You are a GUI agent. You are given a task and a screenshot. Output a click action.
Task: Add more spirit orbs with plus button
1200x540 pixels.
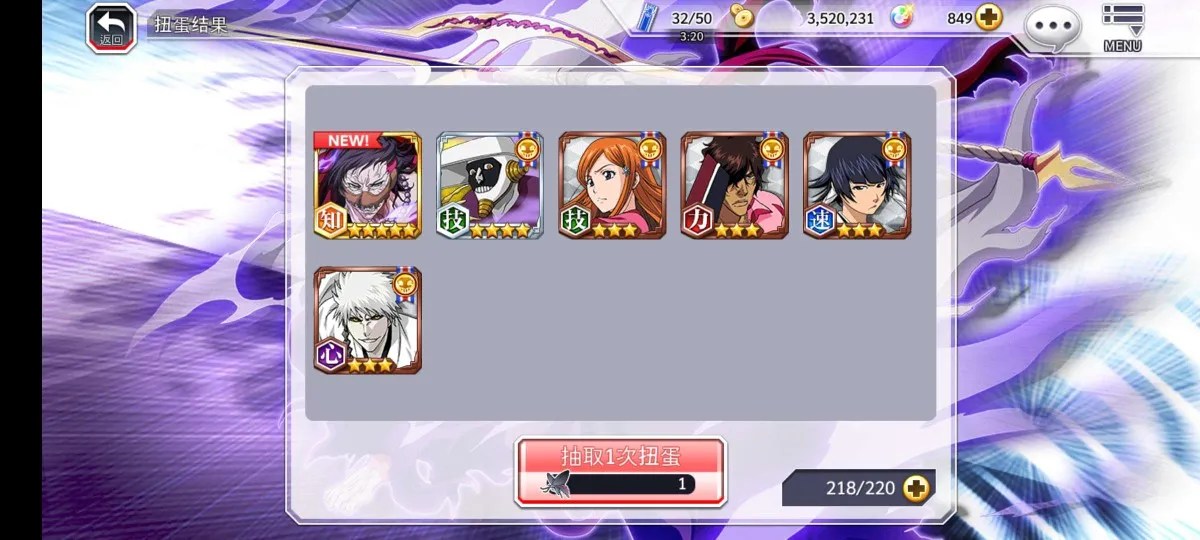click(x=989, y=18)
